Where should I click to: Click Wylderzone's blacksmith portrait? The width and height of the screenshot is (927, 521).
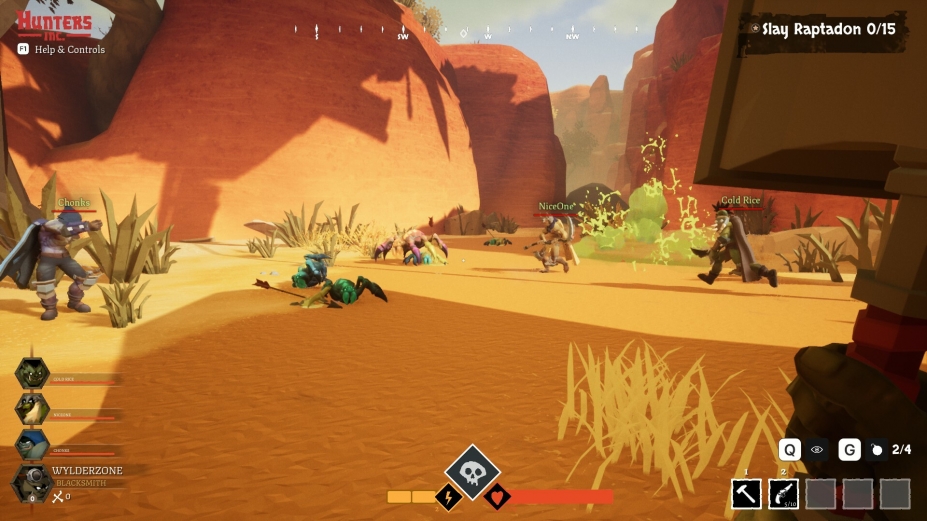click(x=32, y=483)
